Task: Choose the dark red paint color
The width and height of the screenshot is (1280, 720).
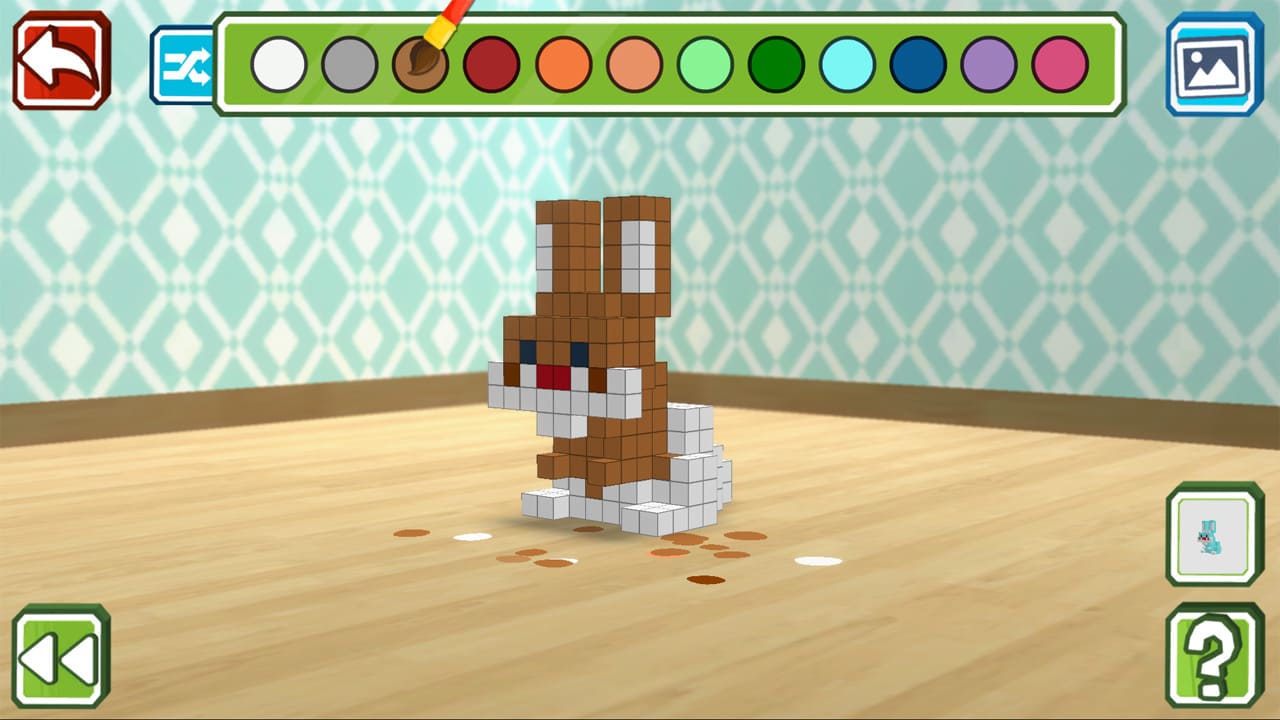Action: [491, 65]
